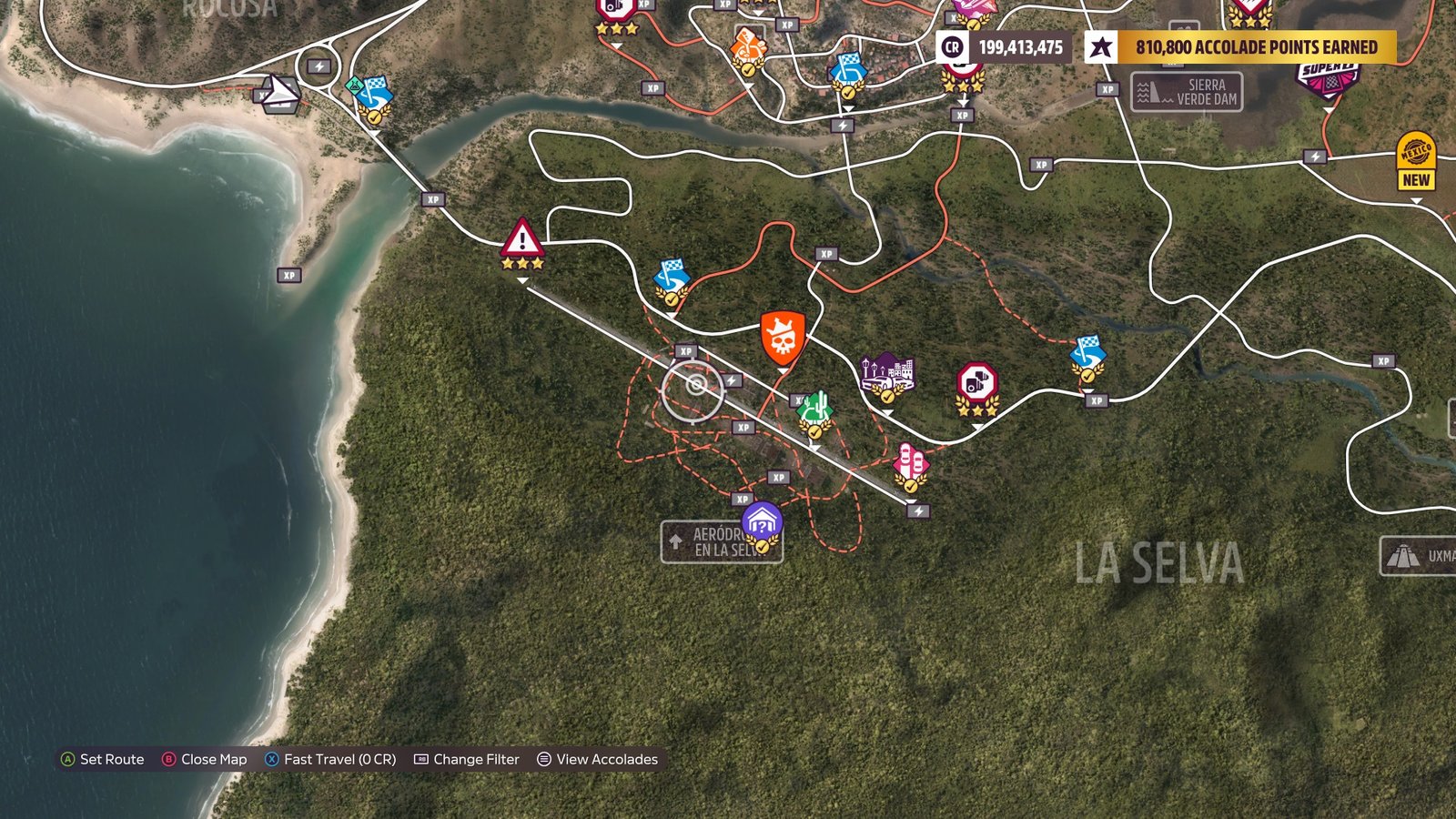This screenshot has width=1456, height=819.
Task: Select the orange skull Eliminator icon
Action: pos(781,339)
